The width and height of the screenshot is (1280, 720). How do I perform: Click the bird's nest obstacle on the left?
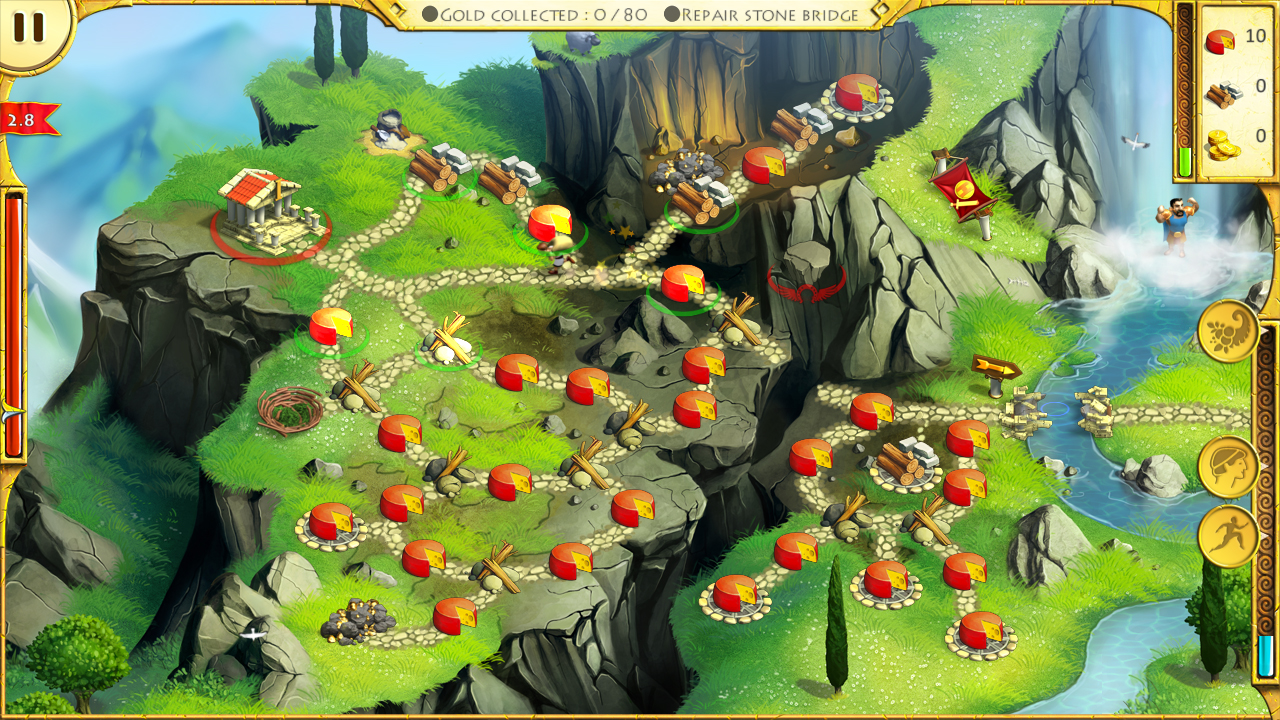290,410
